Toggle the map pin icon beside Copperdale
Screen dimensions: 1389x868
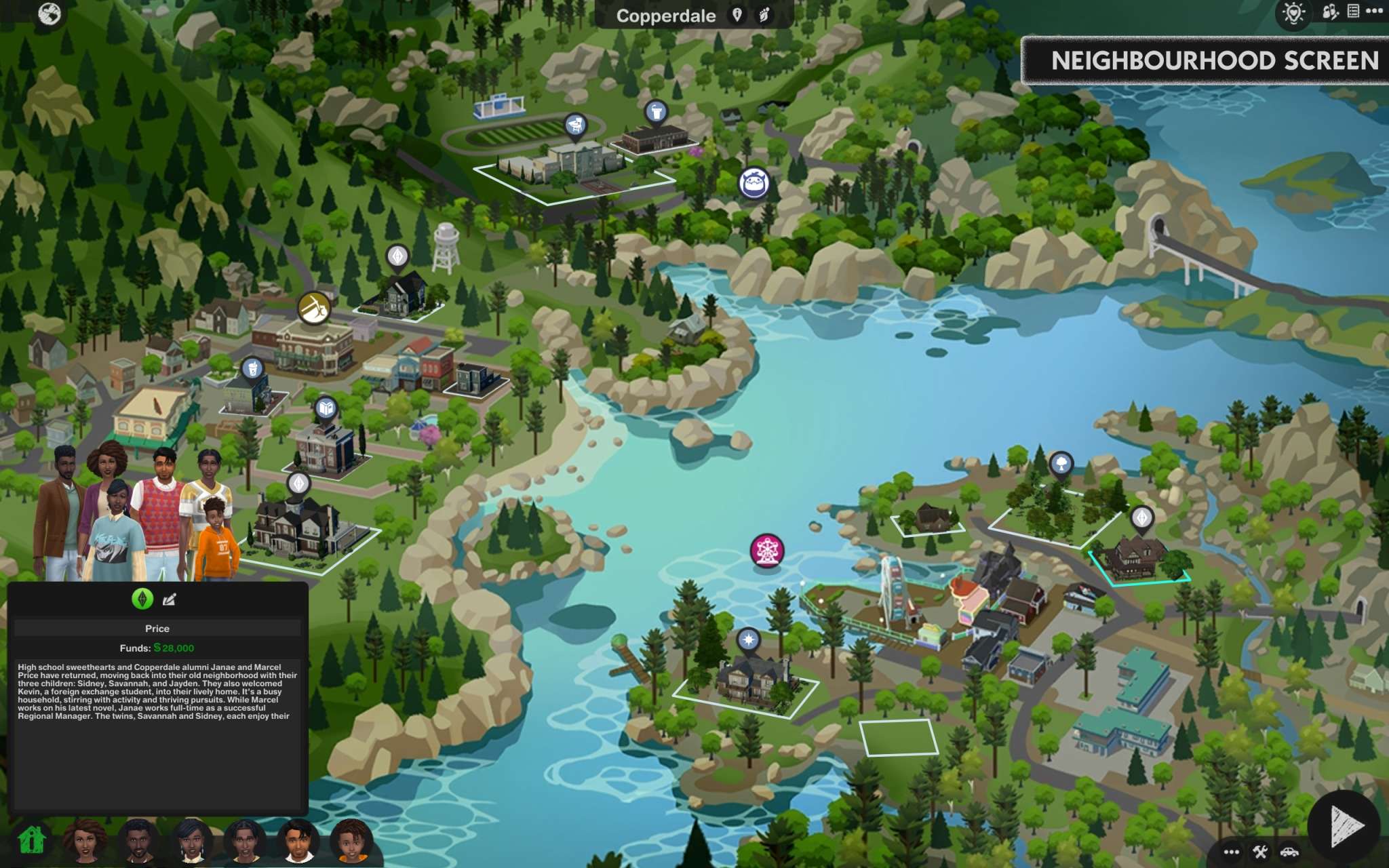pyautogui.click(x=737, y=15)
